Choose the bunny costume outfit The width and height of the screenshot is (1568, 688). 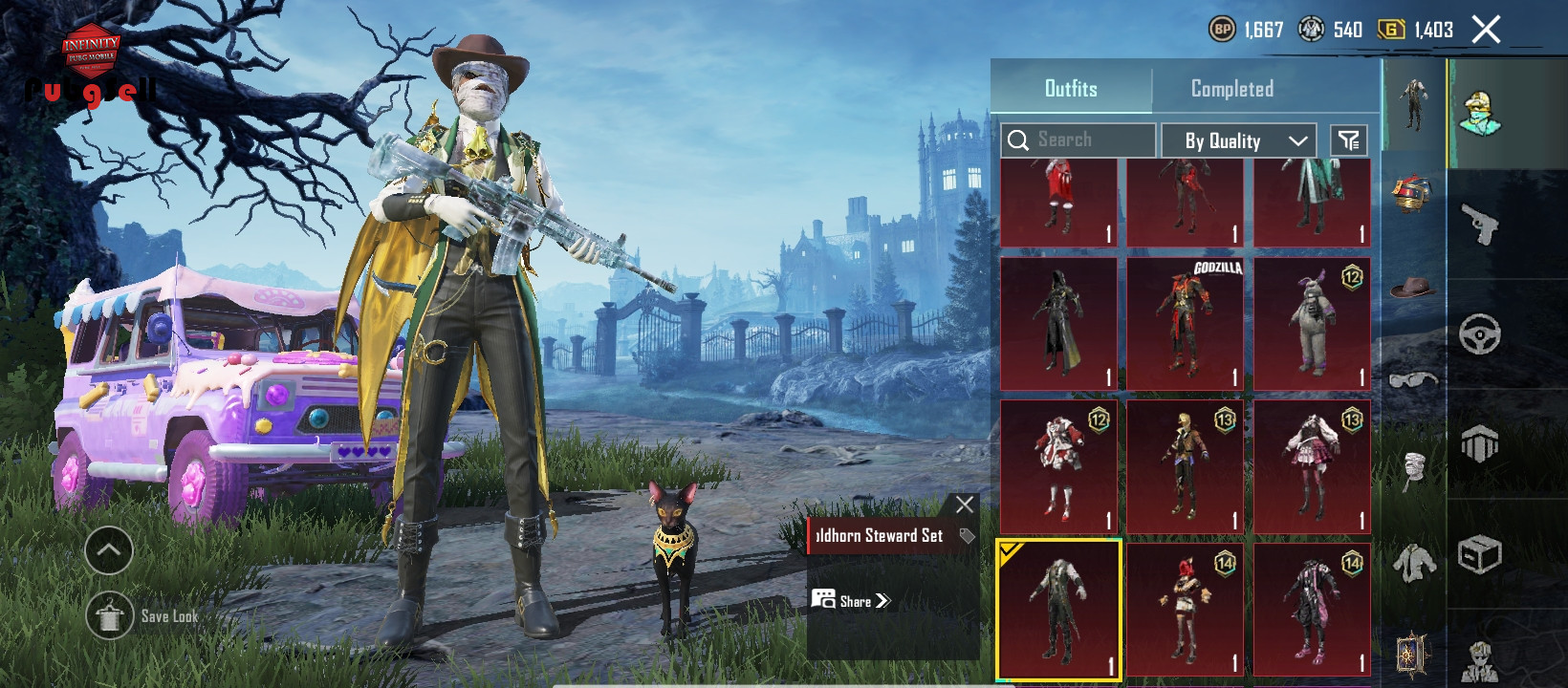[1312, 323]
